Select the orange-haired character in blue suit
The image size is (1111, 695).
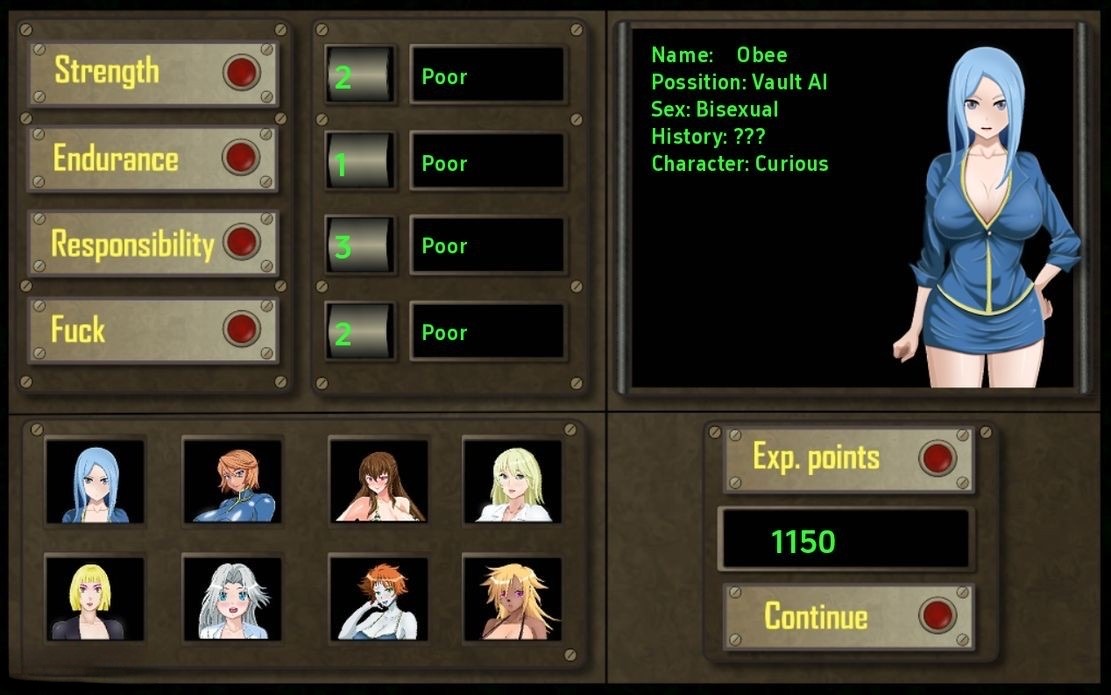click(x=232, y=482)
